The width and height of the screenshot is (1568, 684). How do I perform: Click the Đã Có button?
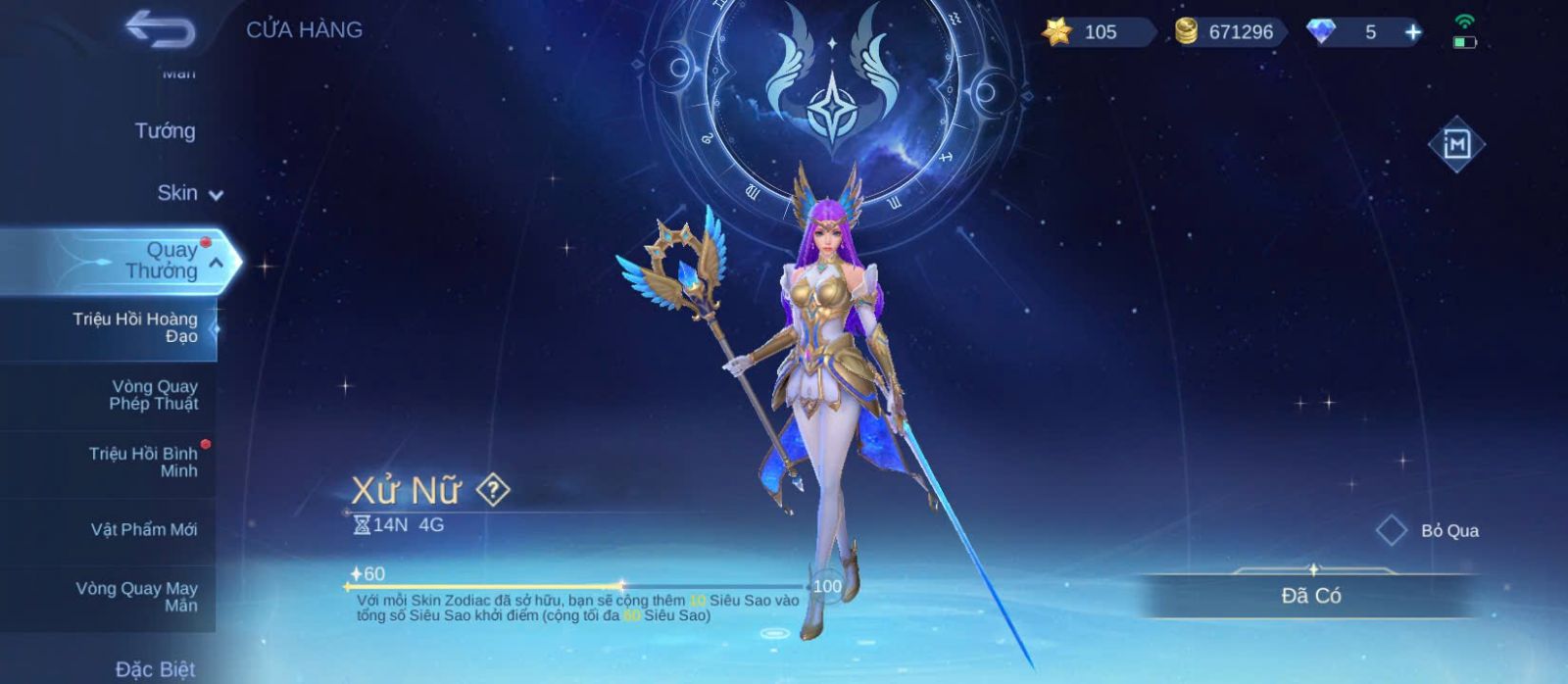pos(1310,596)
